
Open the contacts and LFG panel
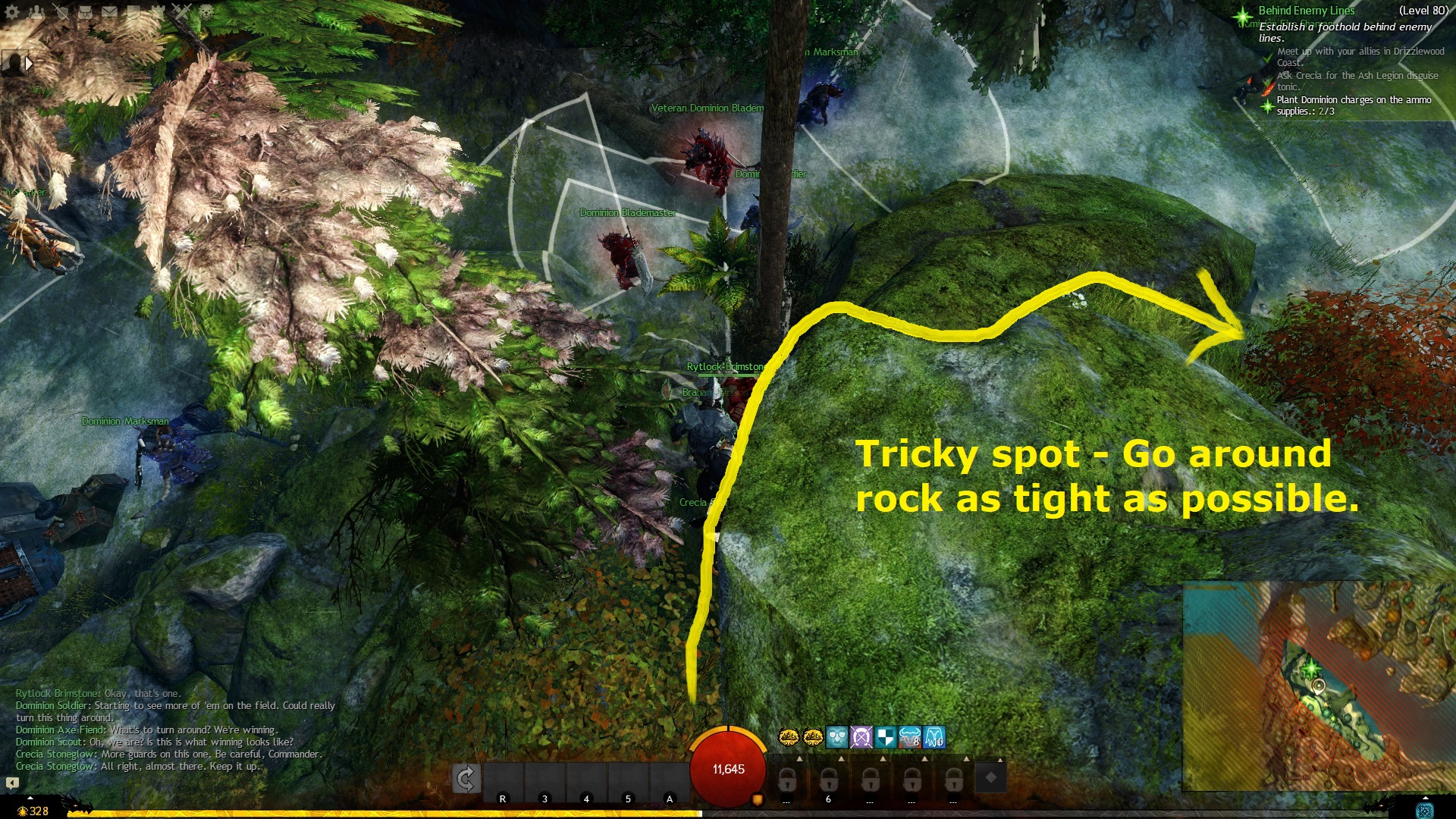[36, 11]
